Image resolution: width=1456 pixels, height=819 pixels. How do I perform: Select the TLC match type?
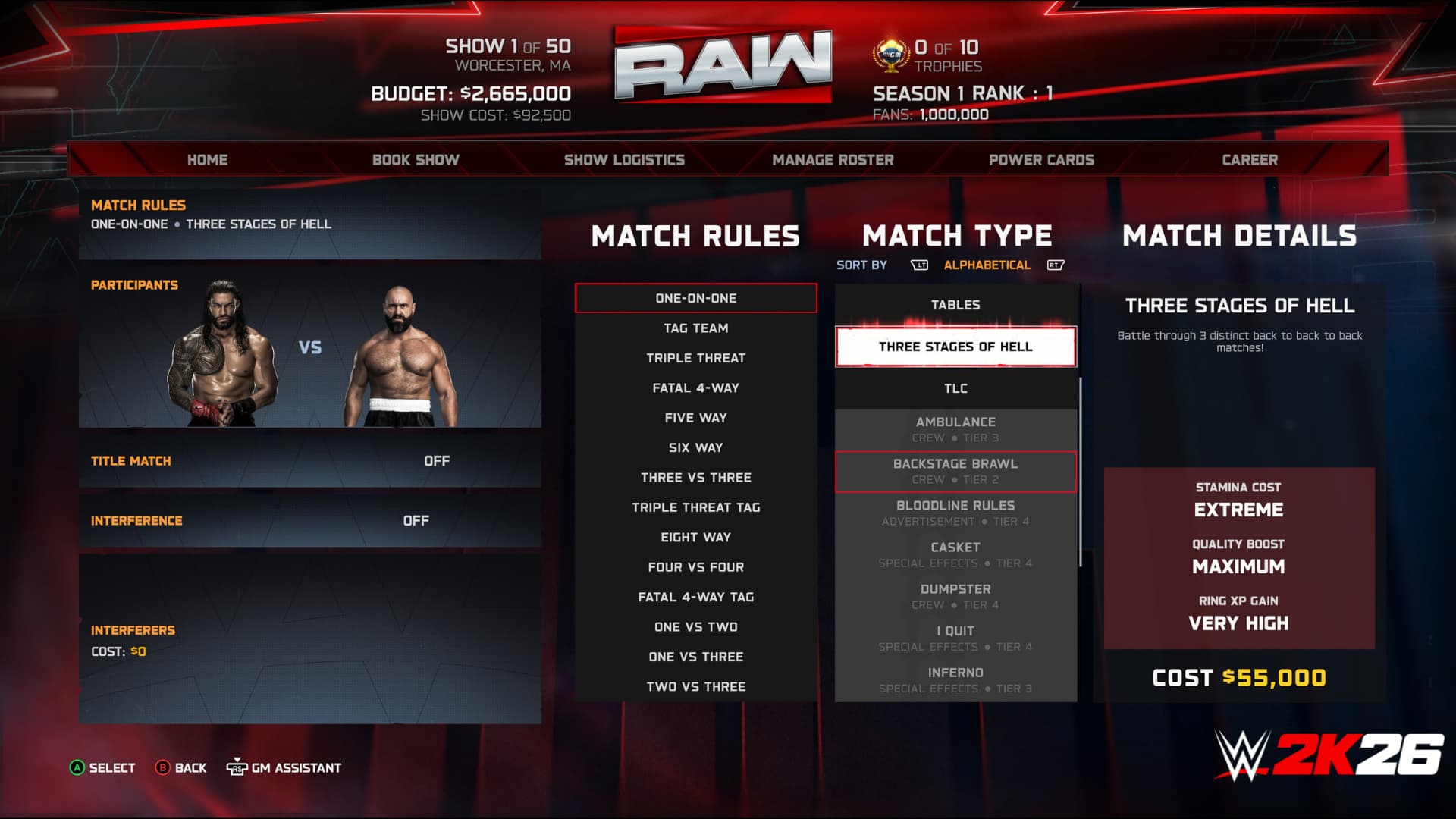pyautogui.click(x=955, y=388)
